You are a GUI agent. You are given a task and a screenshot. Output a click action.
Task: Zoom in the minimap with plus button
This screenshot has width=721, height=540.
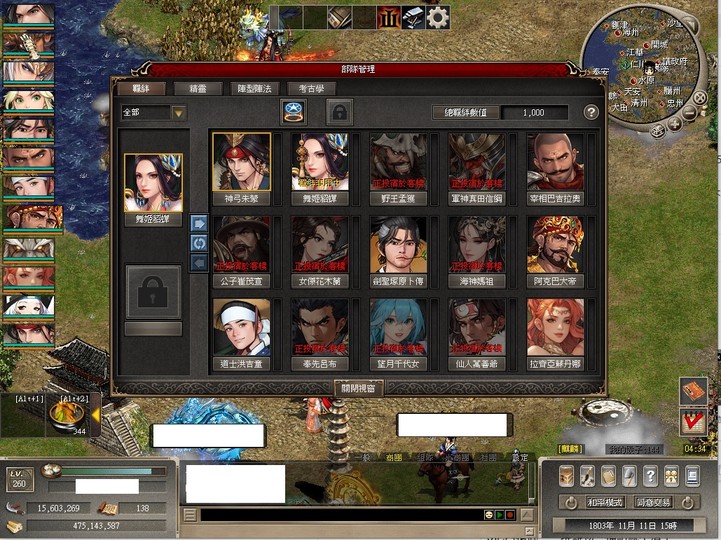click(676, 124)
